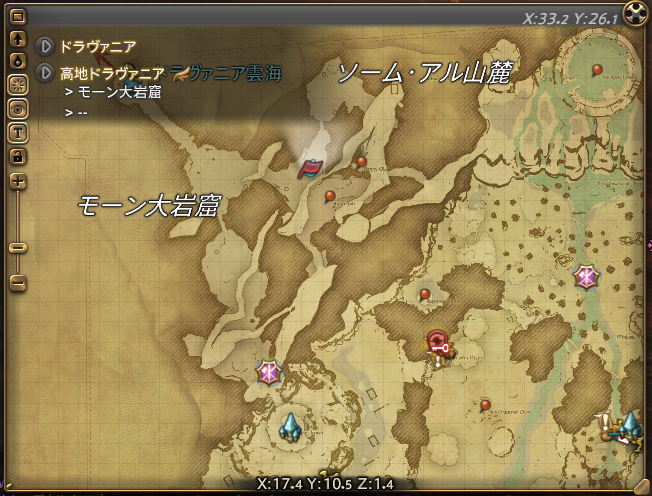This screenshot has height=496, width=652.
Task: Zoom in with the plus button
Action: click(x=18, y=182)
